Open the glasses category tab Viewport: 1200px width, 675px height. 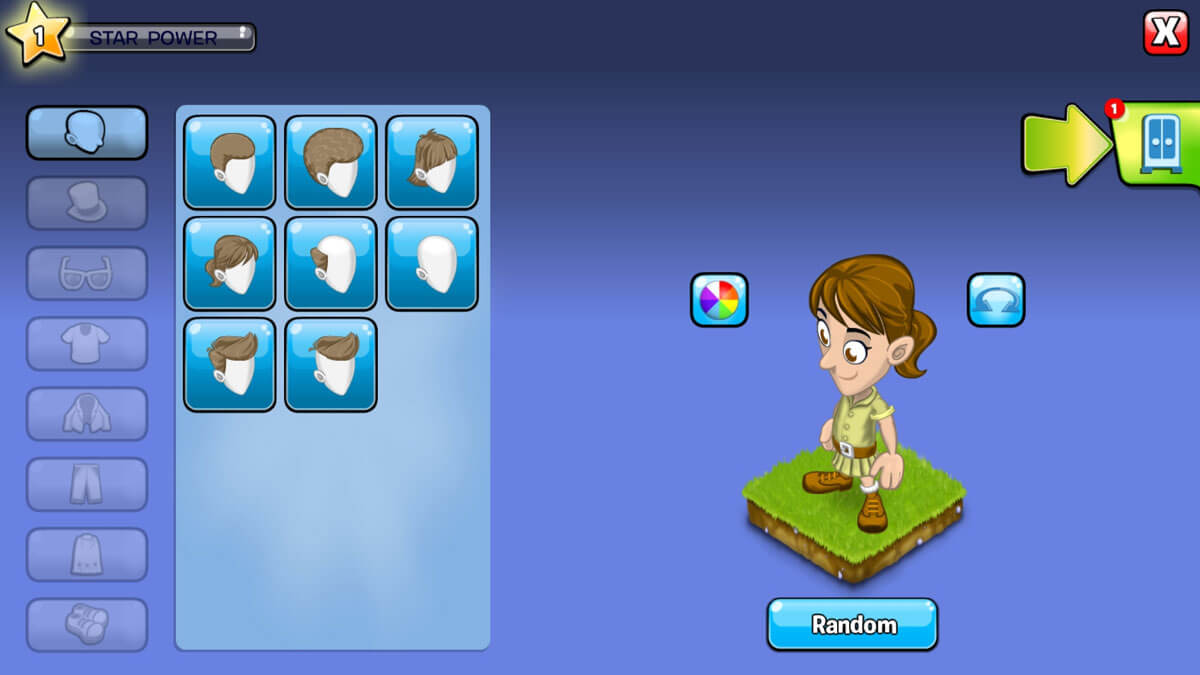(86, 273)
